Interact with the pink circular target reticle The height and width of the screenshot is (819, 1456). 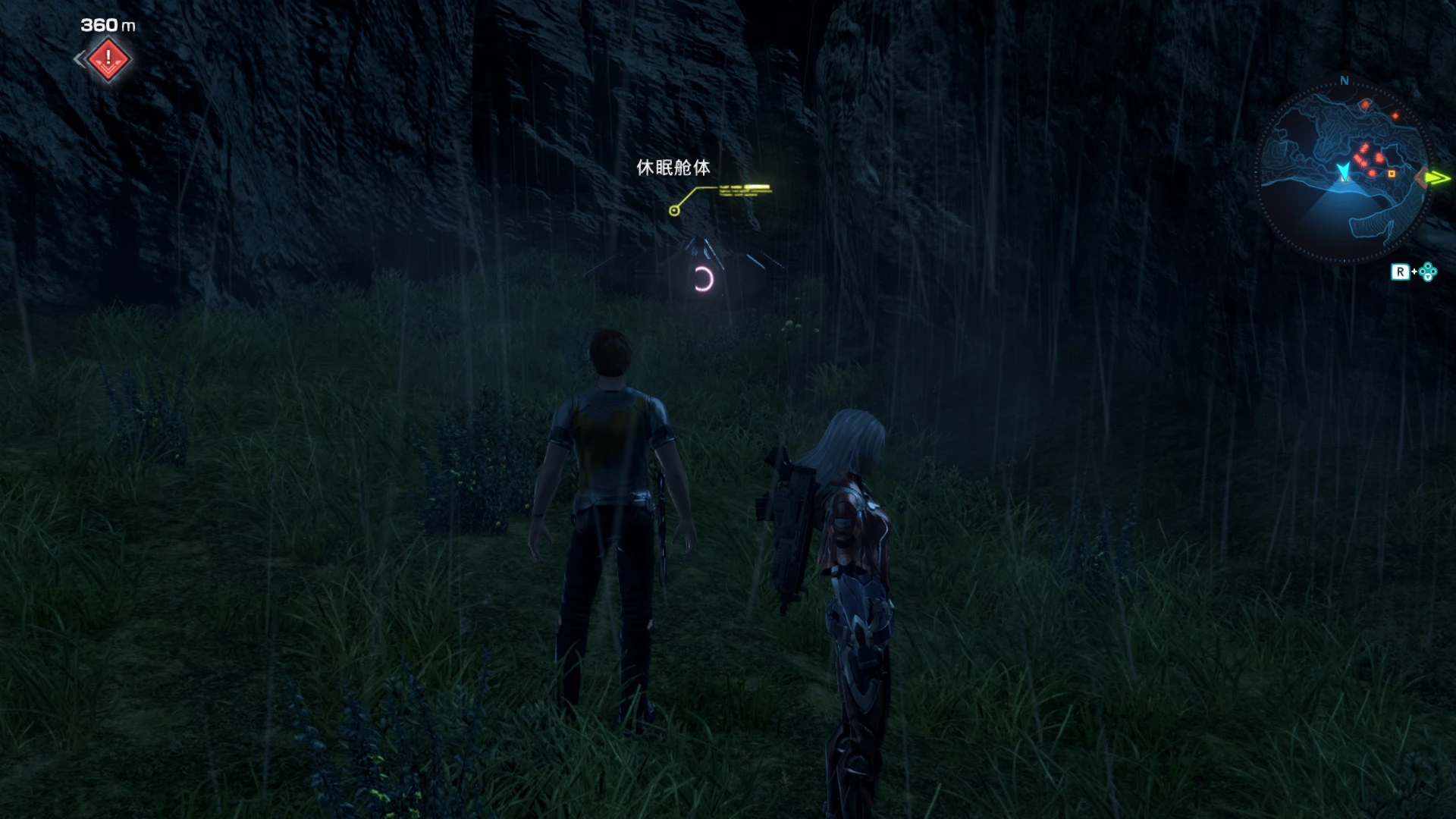point(704,280)
